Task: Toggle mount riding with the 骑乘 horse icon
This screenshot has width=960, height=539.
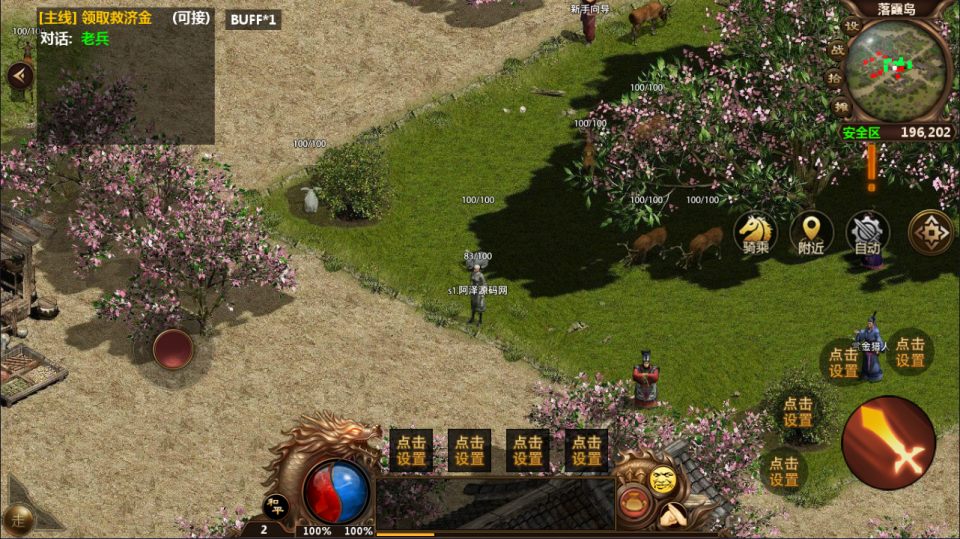Action: (754, 233)
